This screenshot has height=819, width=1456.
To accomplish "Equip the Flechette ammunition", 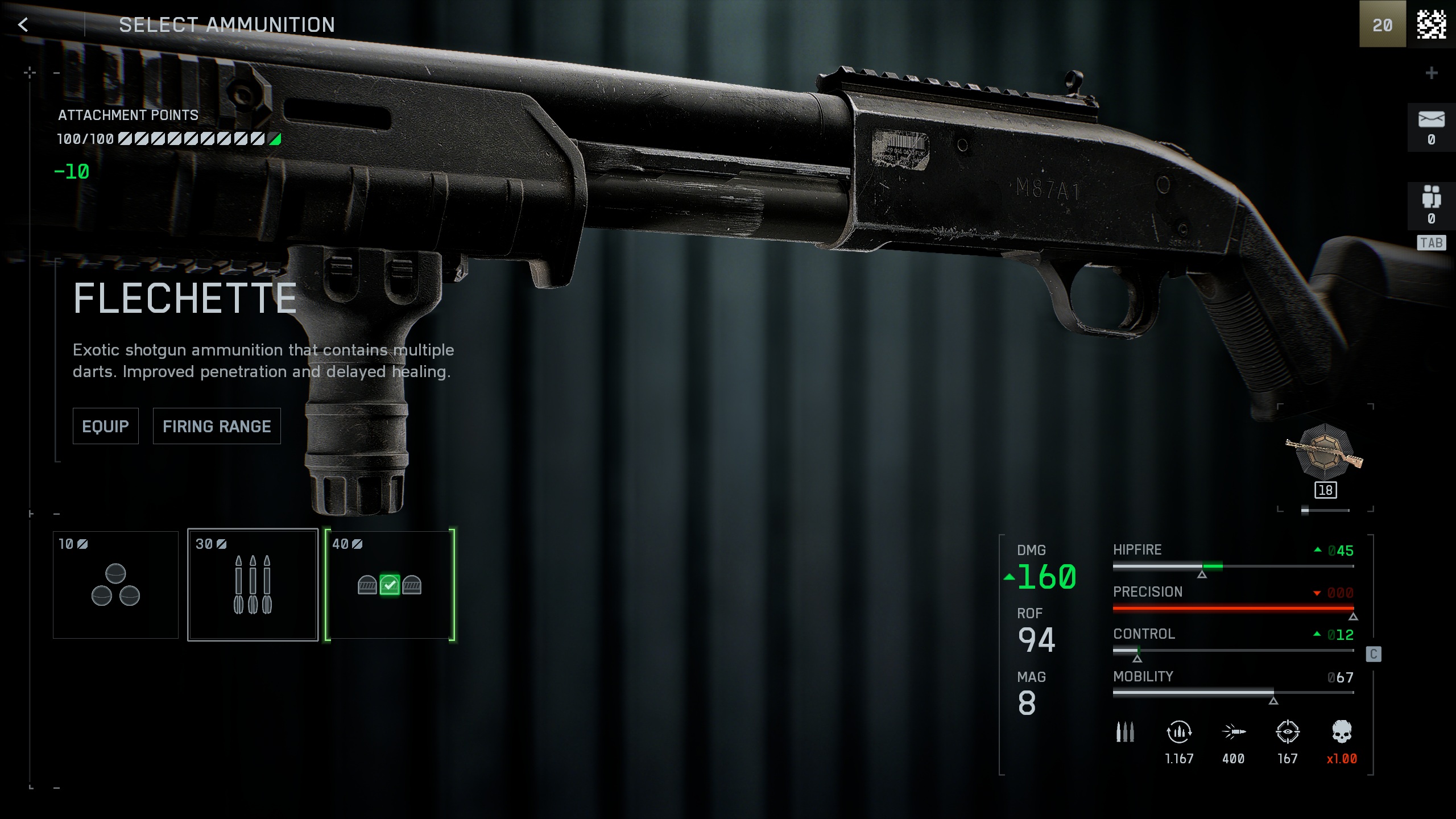I will pos(105,426).
